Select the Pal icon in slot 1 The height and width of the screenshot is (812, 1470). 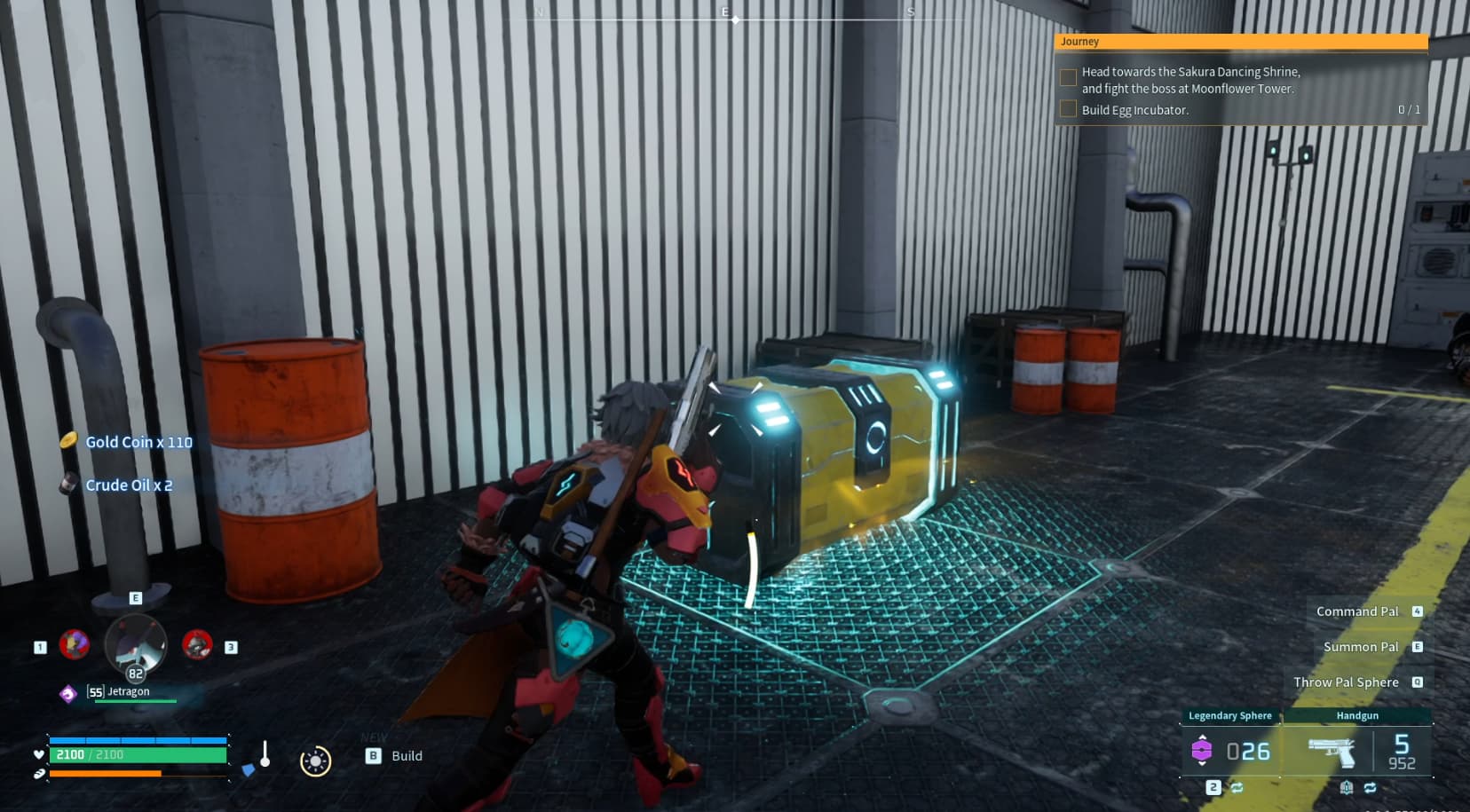(75, 645)
